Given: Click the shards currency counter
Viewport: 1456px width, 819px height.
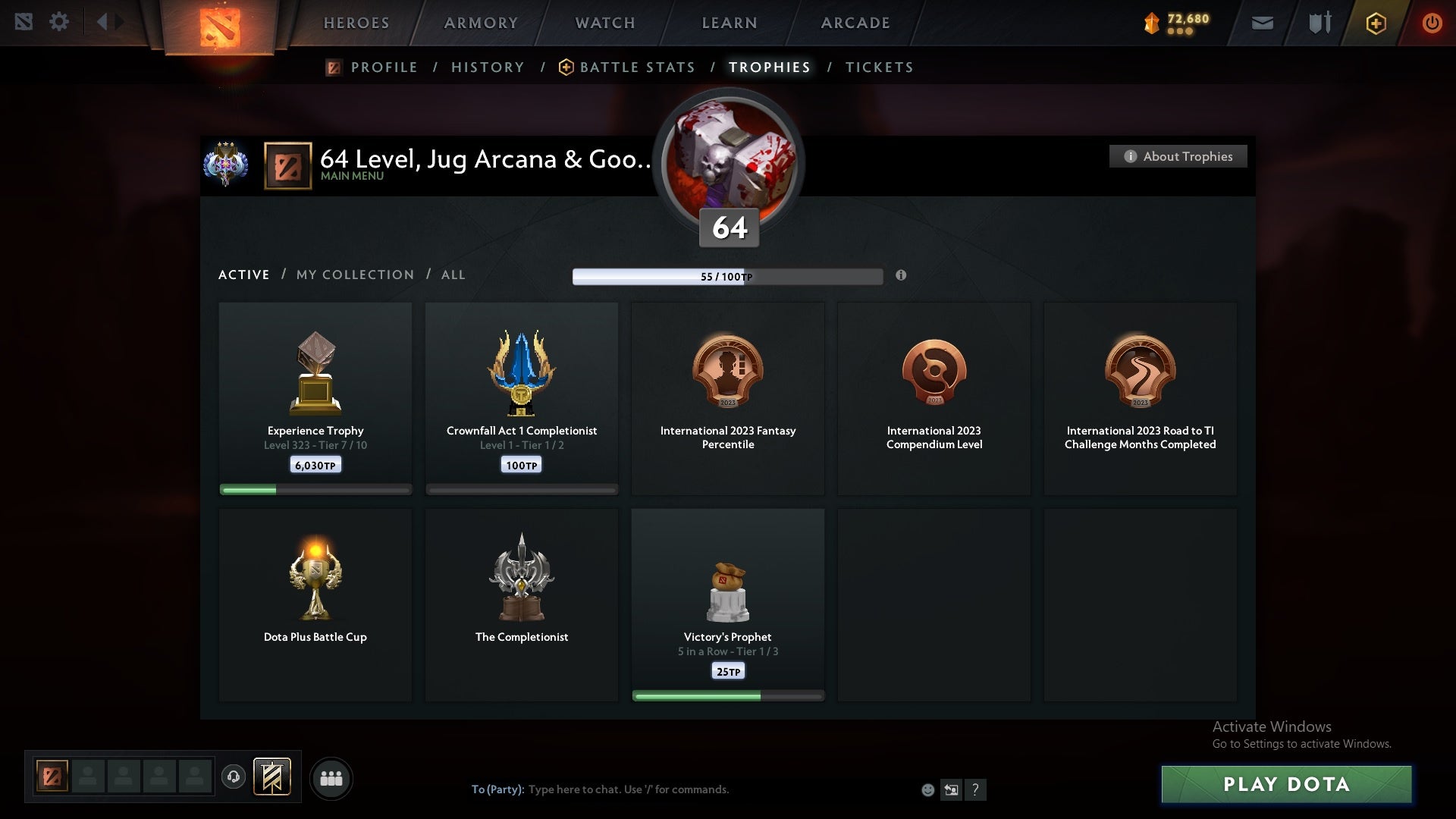Looking at the screenshot, I should pyautogui.click(x=1172, y=20).
